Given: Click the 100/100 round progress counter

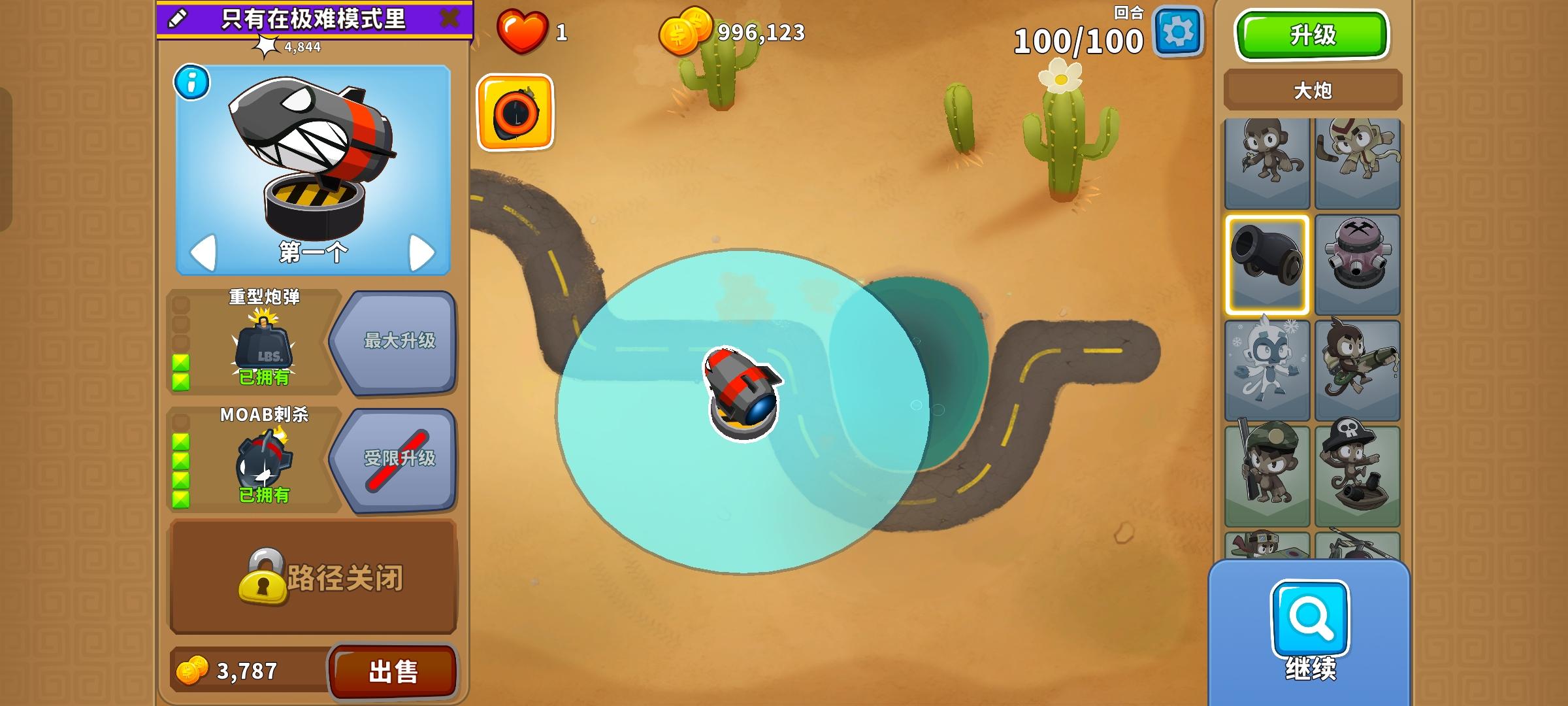Looking at the screenshot, I should click(x=1079, y=41).
